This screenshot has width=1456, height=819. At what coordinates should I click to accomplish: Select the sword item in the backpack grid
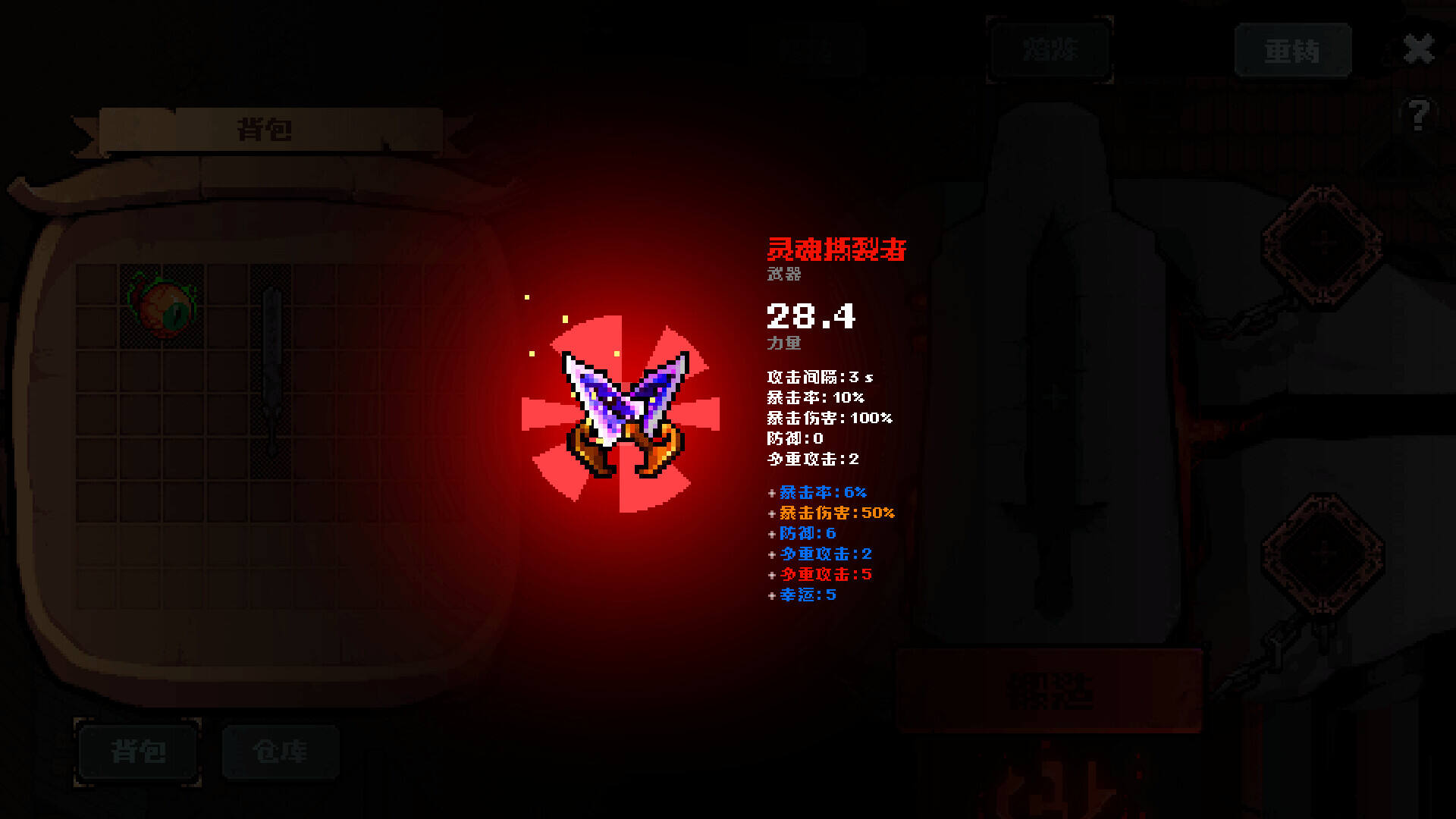tap(271, 372)
